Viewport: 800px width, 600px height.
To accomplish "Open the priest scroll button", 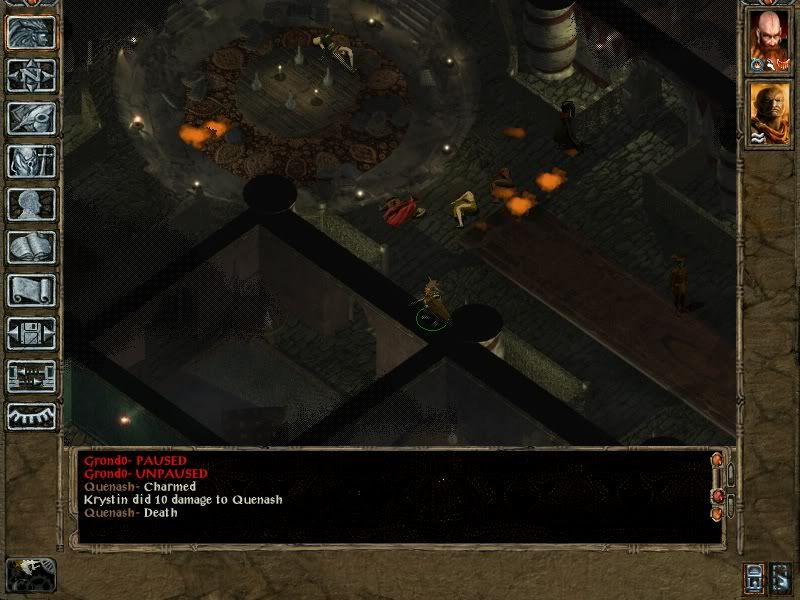I will pyautogui.click(x=31, y=290).
